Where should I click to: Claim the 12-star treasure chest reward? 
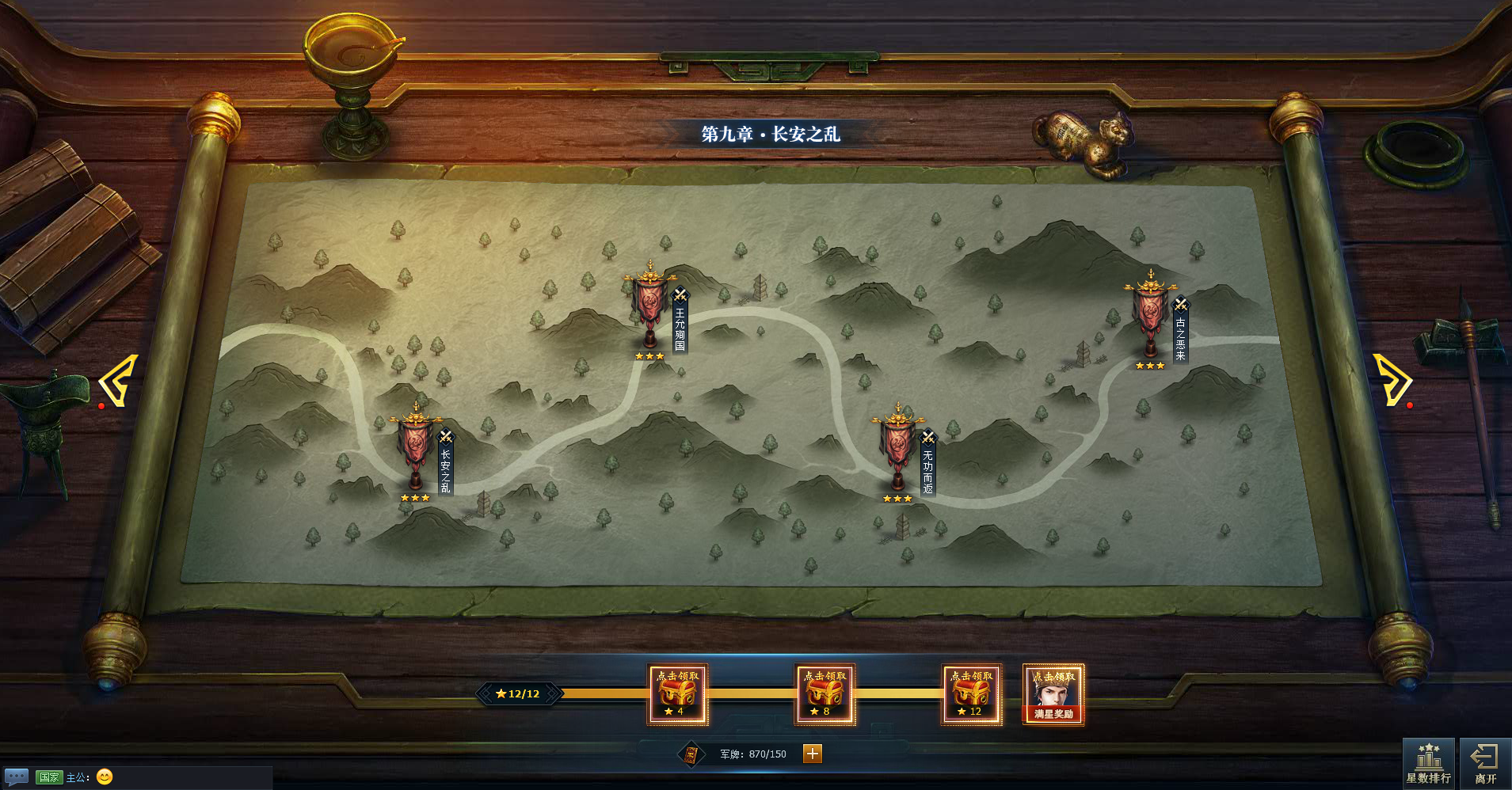click(x=972, y=694)
